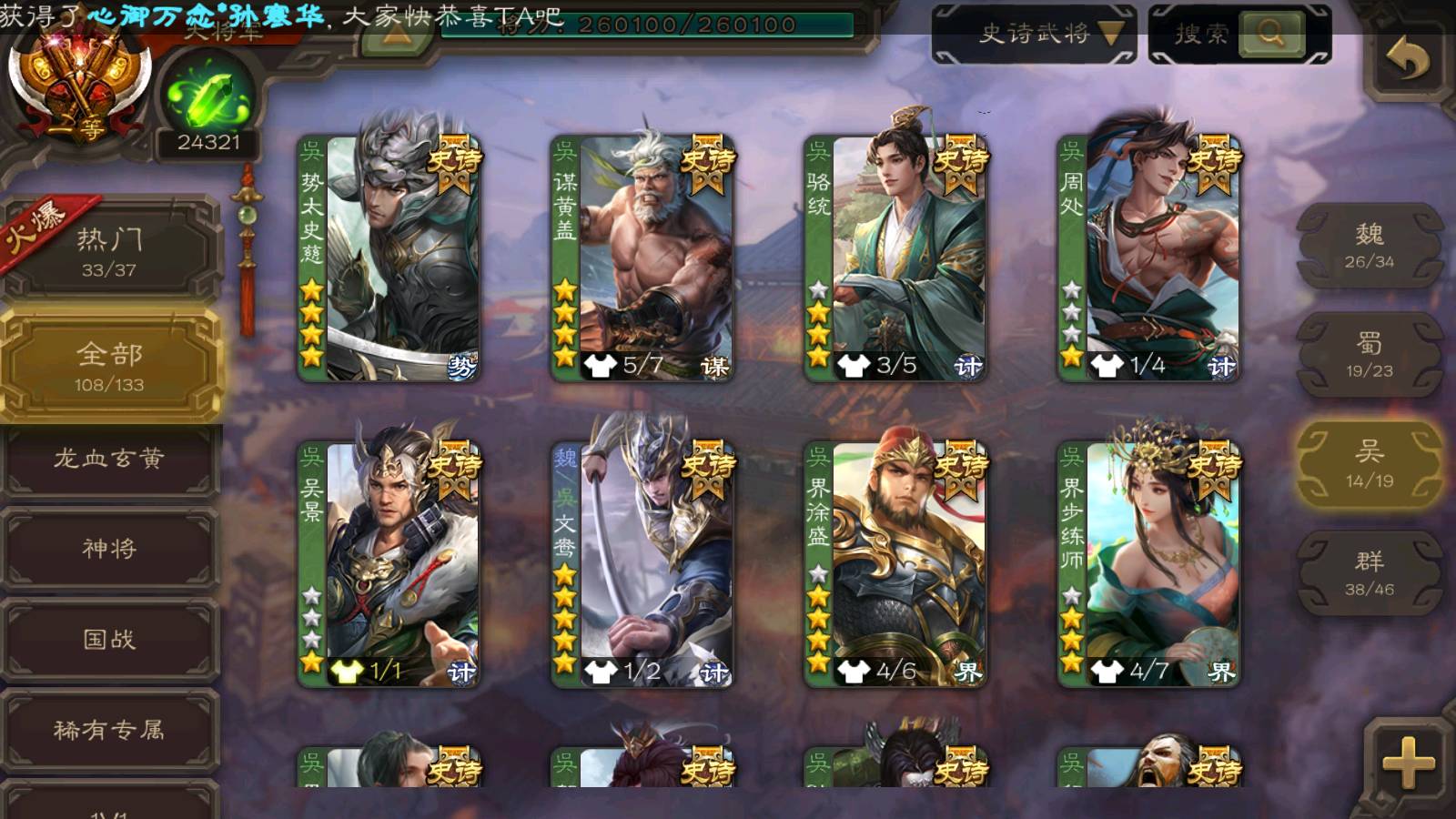The height and width of the screenshot is (819, 1456).
Task: Switch to the 群 faction tab
Action: (1369, 573)
